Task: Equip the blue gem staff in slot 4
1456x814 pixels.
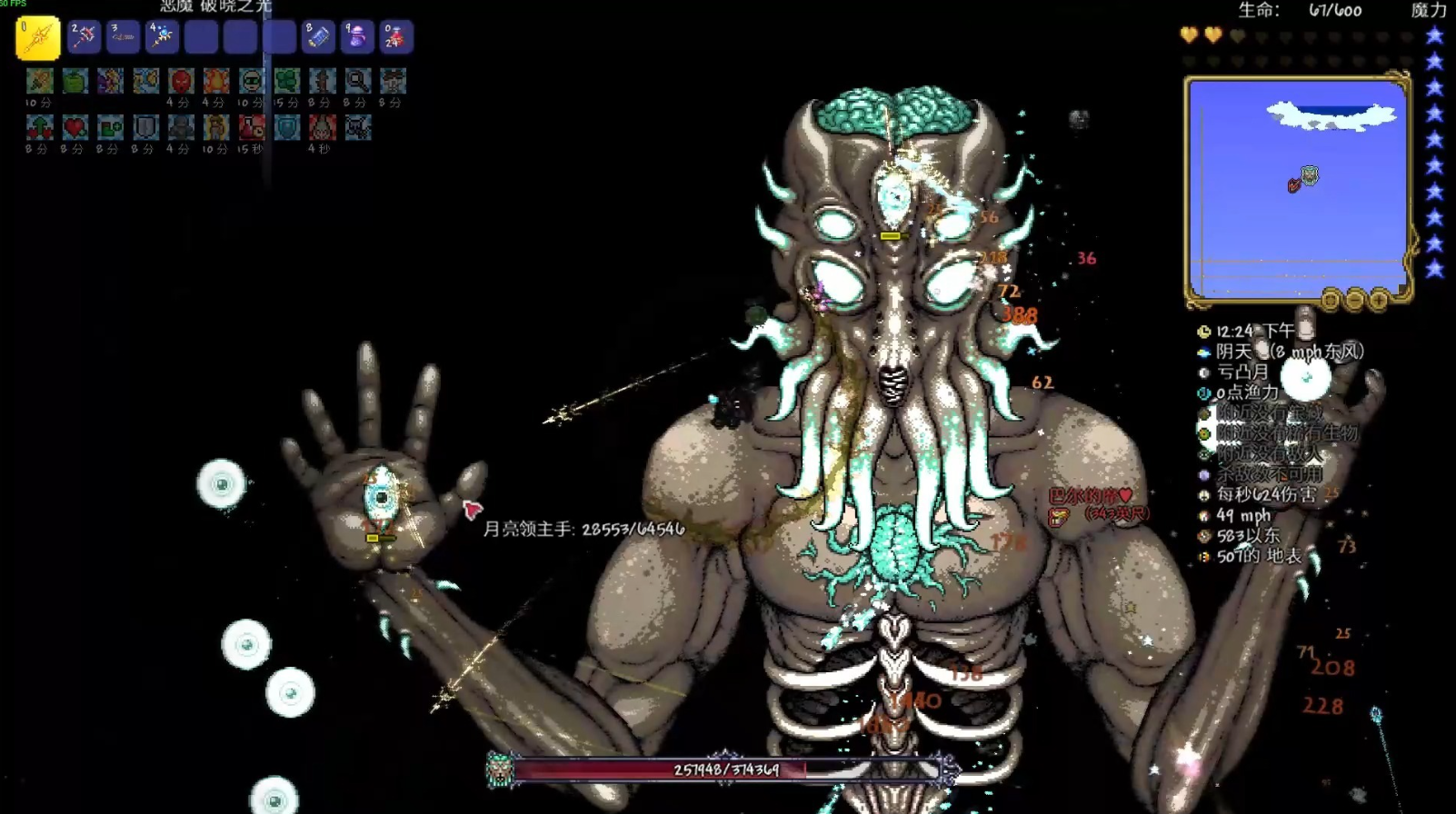Action: pos(162,37)
